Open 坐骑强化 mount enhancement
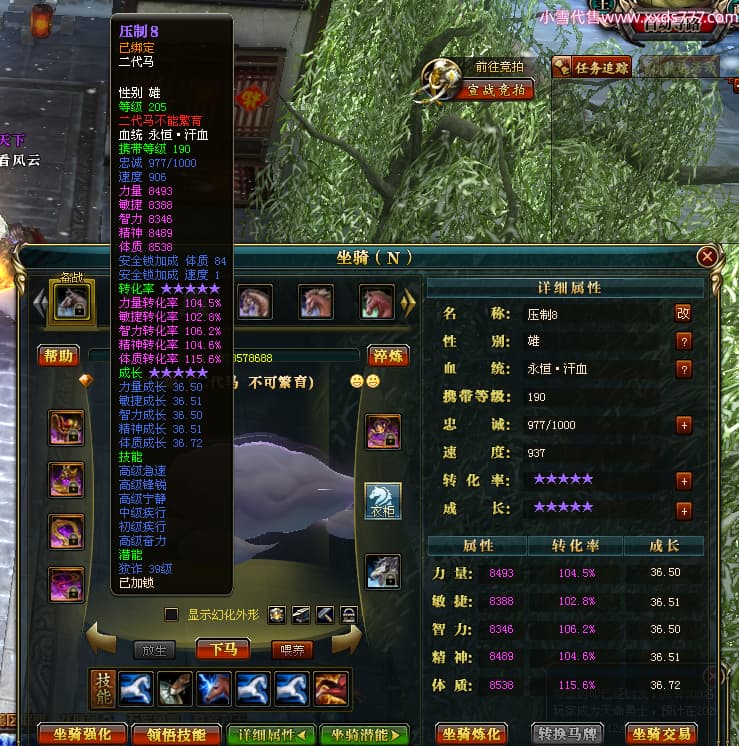 [82, 734]
